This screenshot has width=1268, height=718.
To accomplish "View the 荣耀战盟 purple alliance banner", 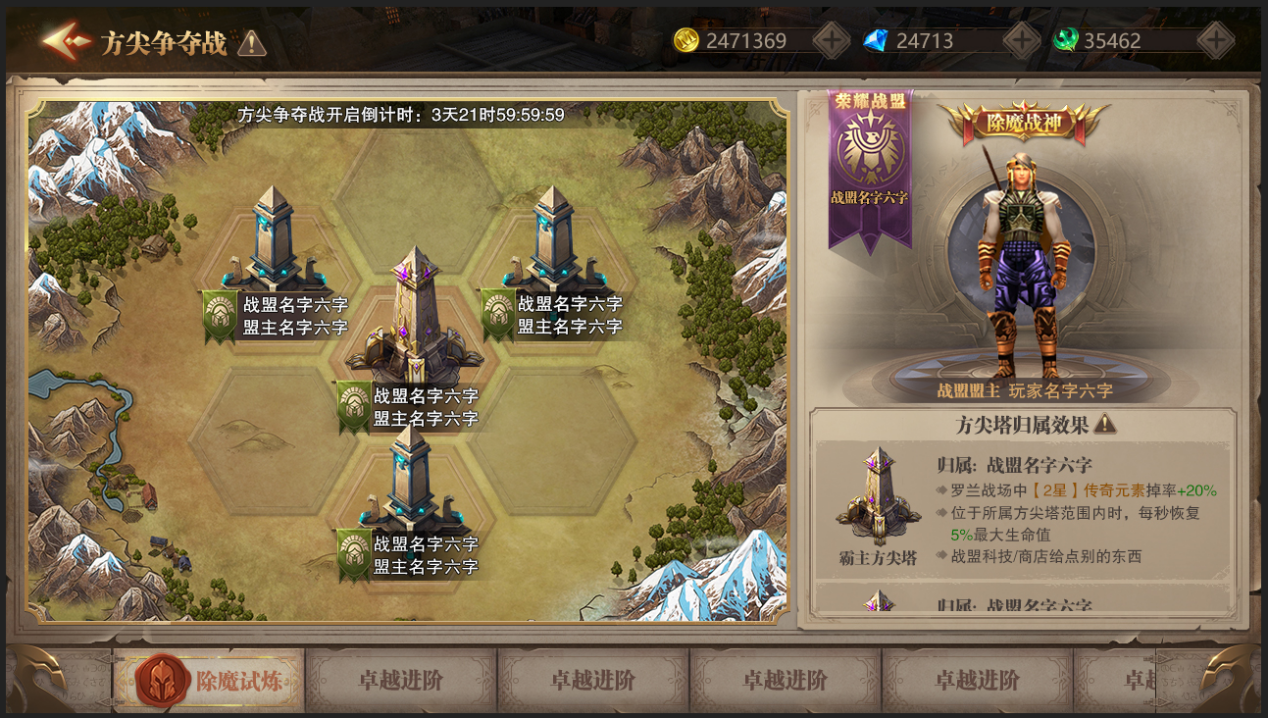I will (869, 165).
